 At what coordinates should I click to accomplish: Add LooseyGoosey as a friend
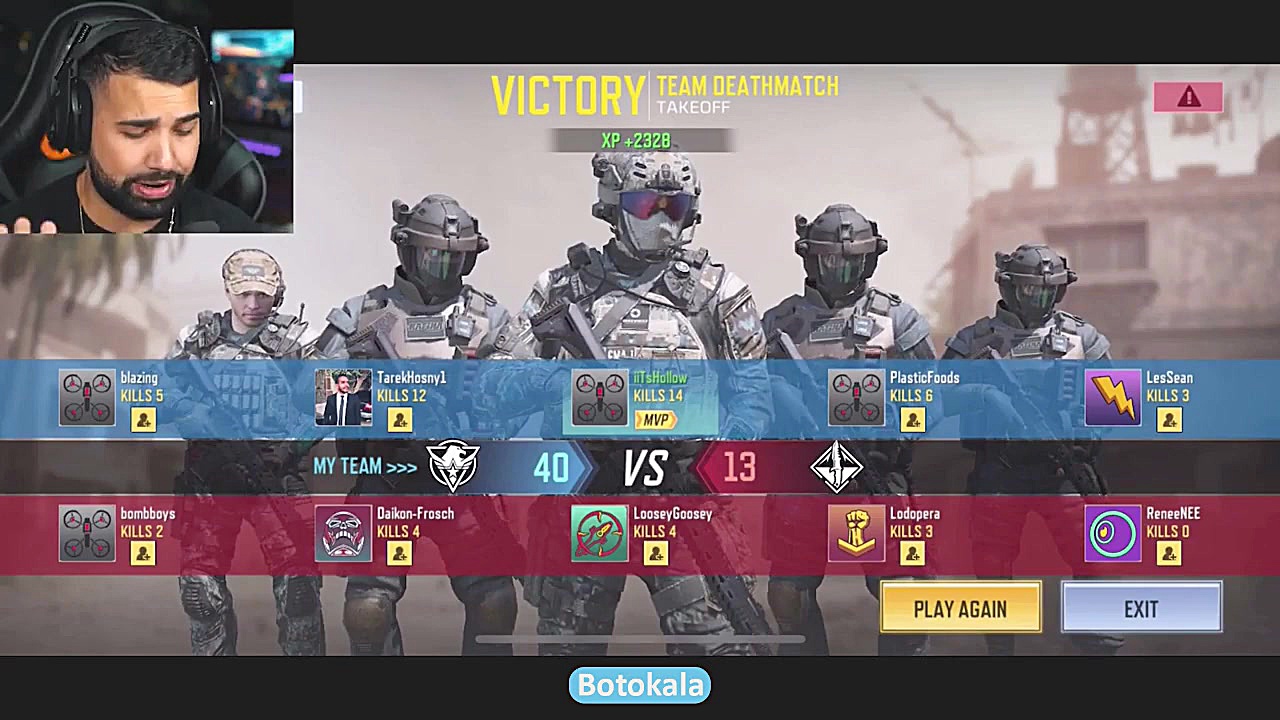656,554
